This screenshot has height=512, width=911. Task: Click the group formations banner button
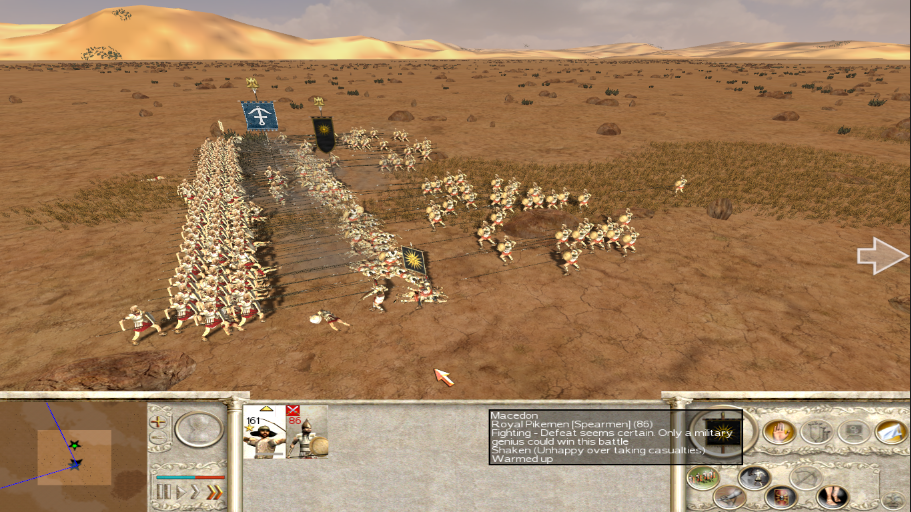(x=815, y=431)
